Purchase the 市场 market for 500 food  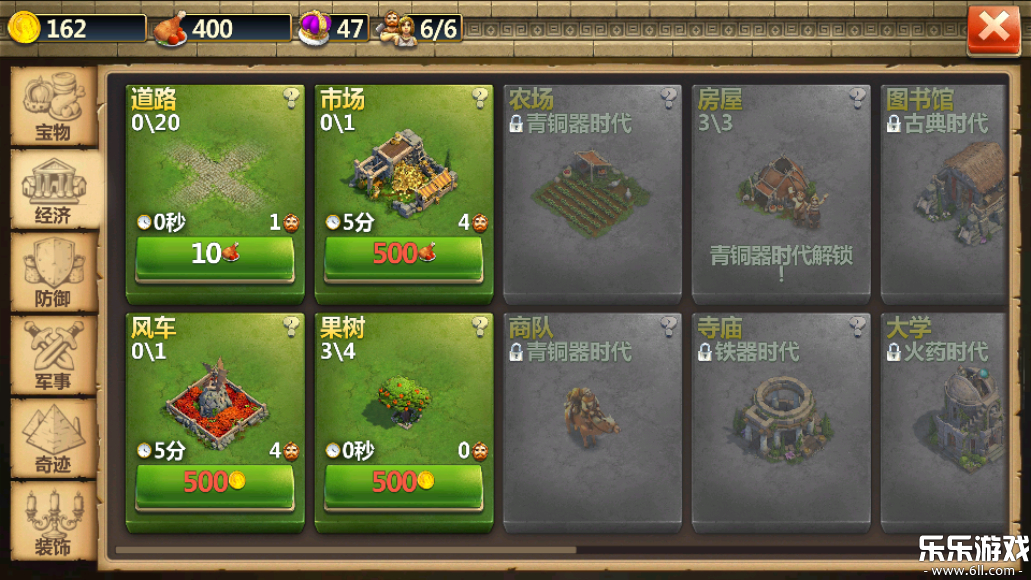tap(403, 256)
